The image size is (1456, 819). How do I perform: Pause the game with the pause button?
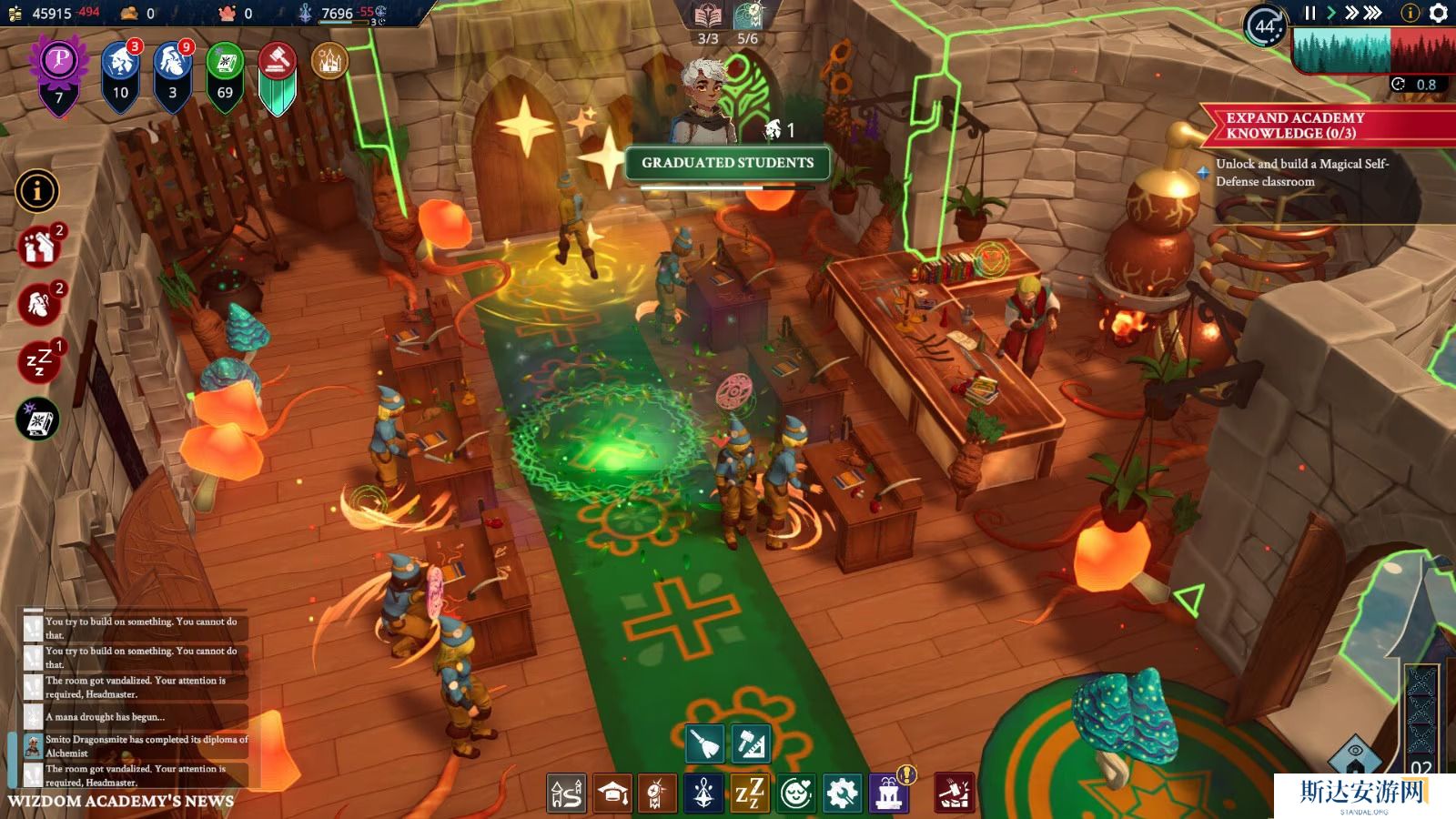pyautogui.click(x=1309, y=13)
